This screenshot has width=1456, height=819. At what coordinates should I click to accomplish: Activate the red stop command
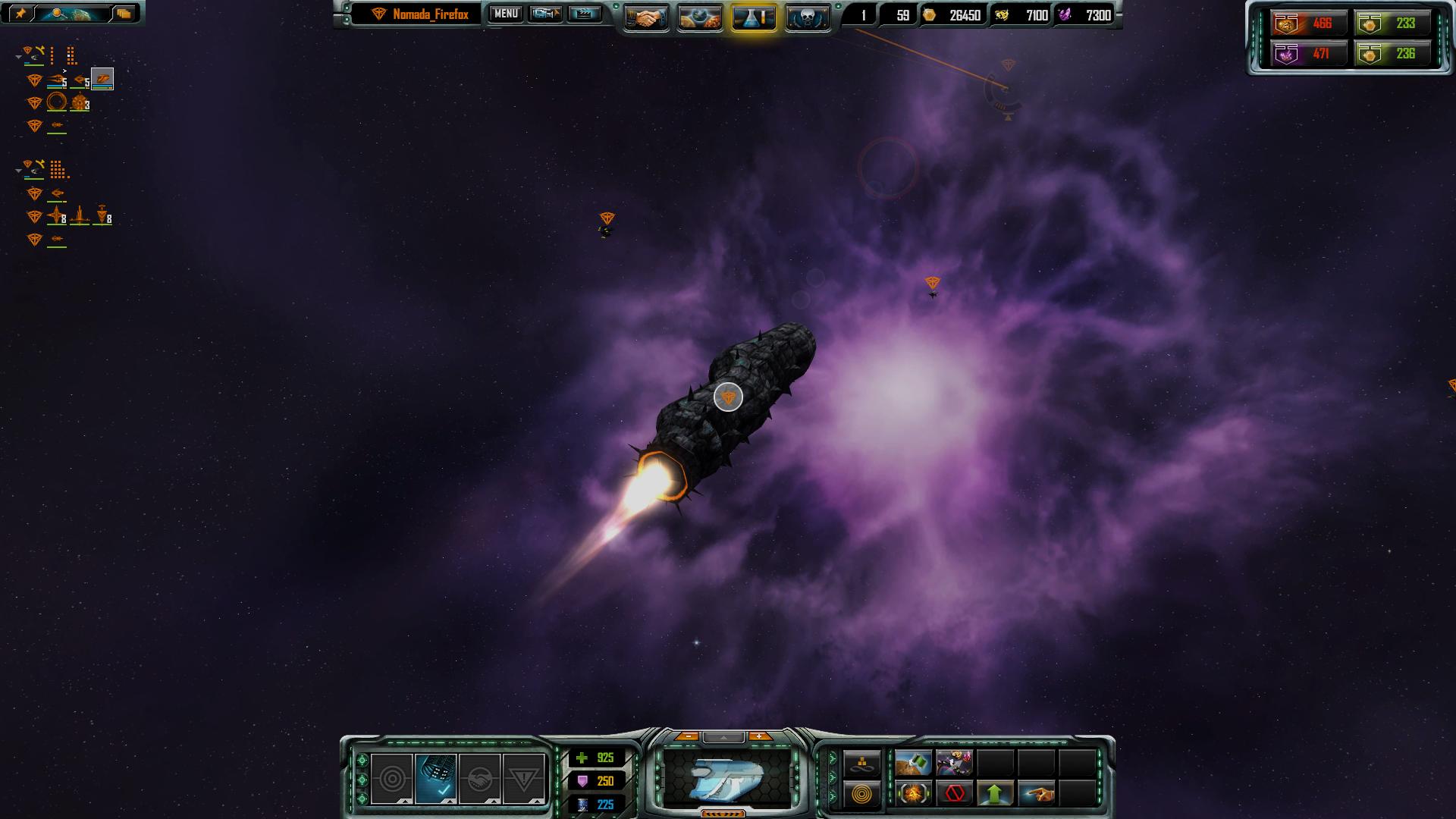tap(955, 794)
